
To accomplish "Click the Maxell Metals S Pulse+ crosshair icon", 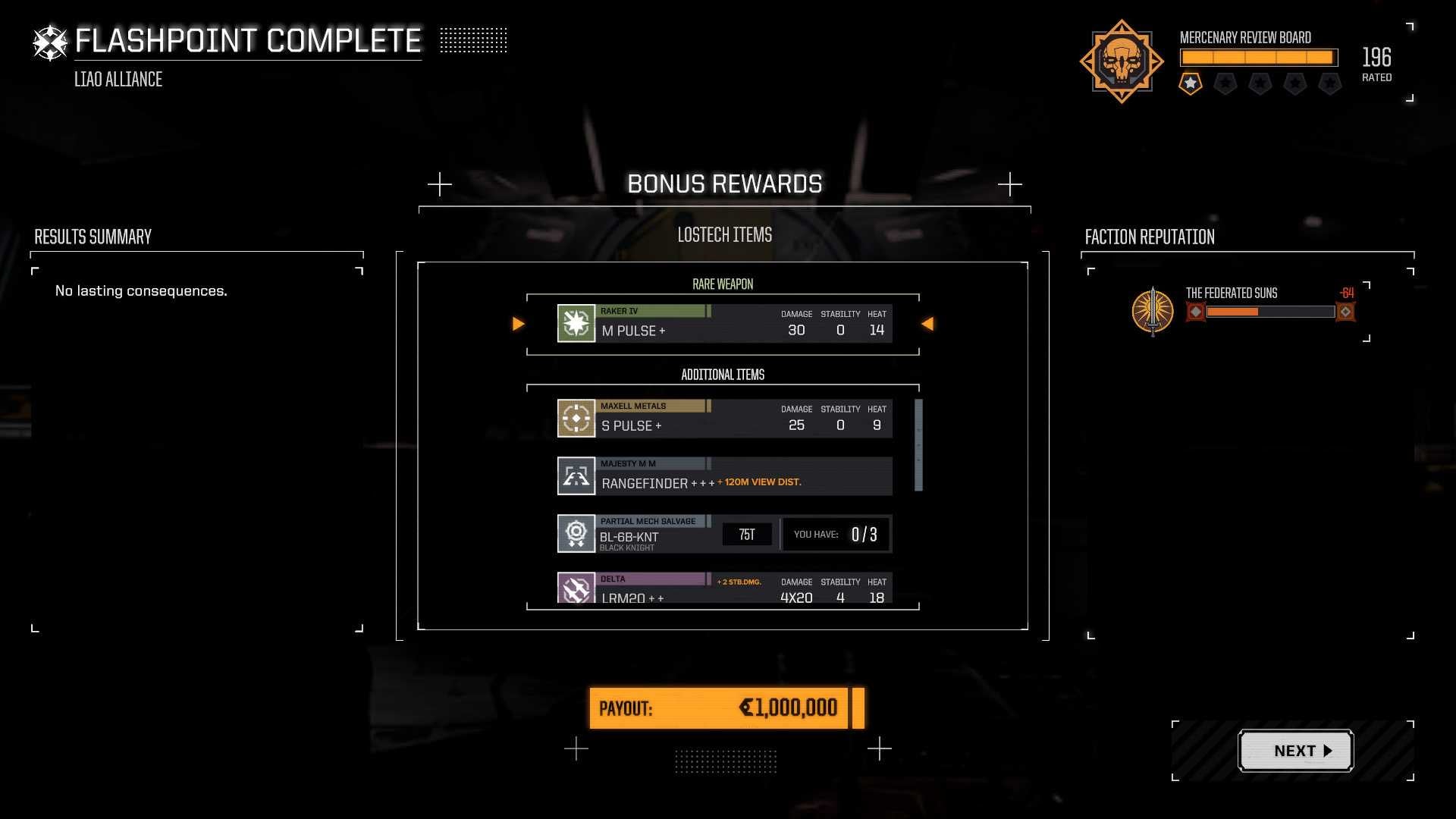I will pyautogui.click(x=576, y=417).
